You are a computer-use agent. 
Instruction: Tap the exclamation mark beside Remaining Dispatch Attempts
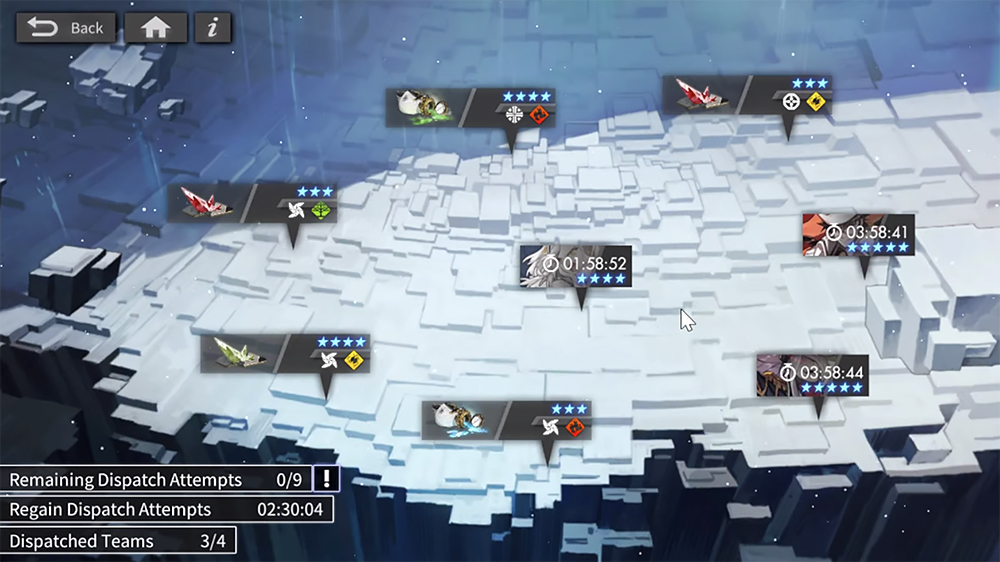click(x=326, y=479)
